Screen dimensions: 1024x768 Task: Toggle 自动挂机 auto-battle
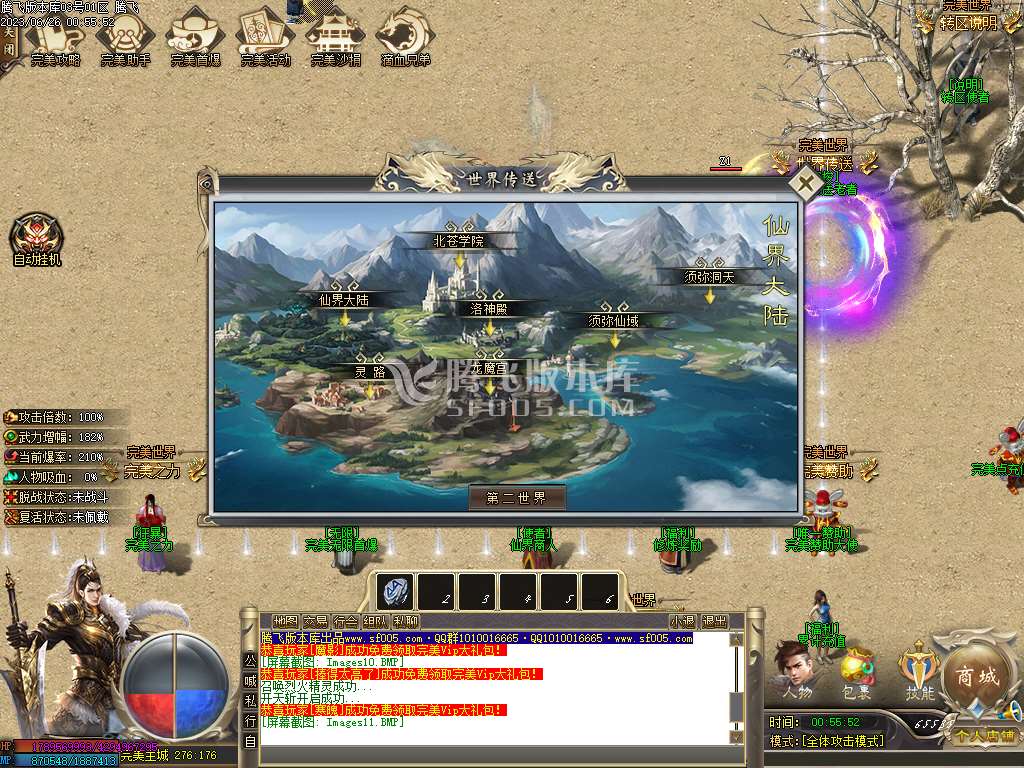click(x=37, y=241)
